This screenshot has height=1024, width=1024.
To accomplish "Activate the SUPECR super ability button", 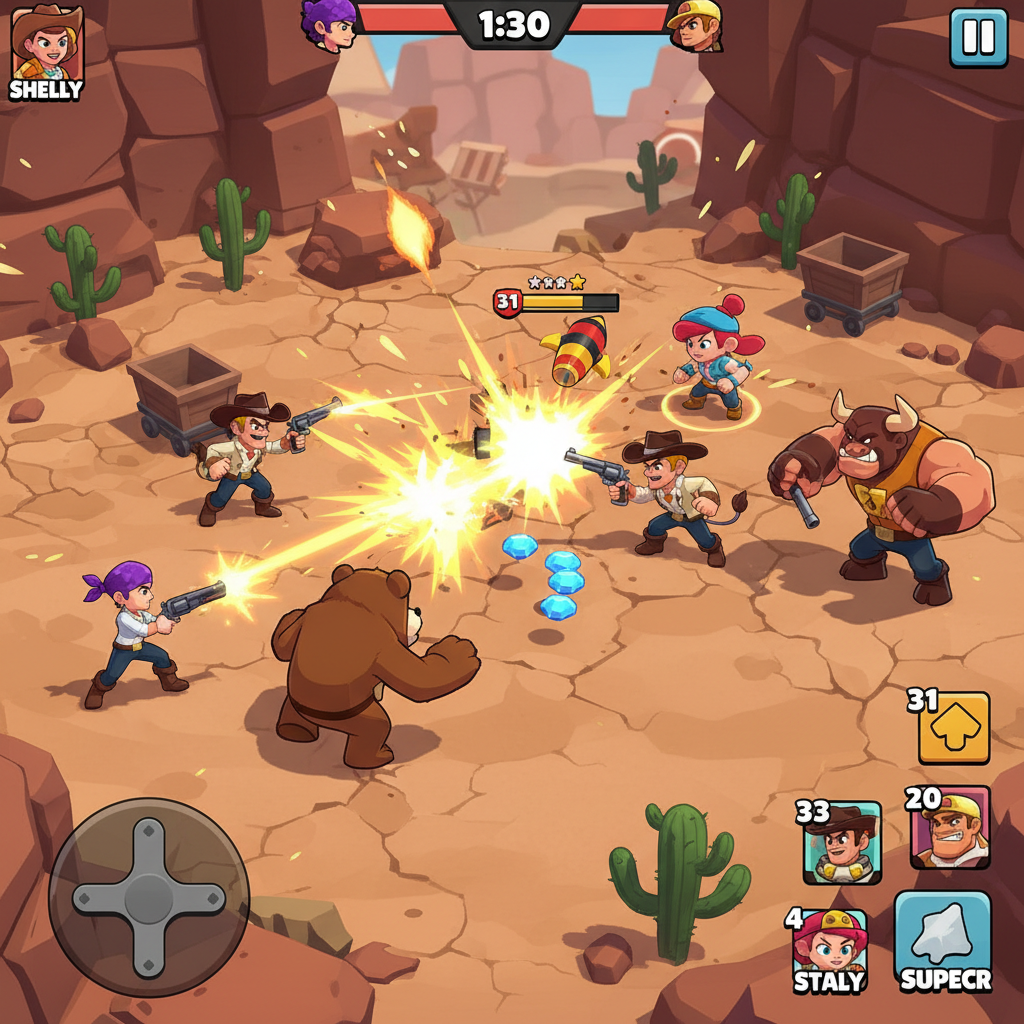I will (943, 942).
